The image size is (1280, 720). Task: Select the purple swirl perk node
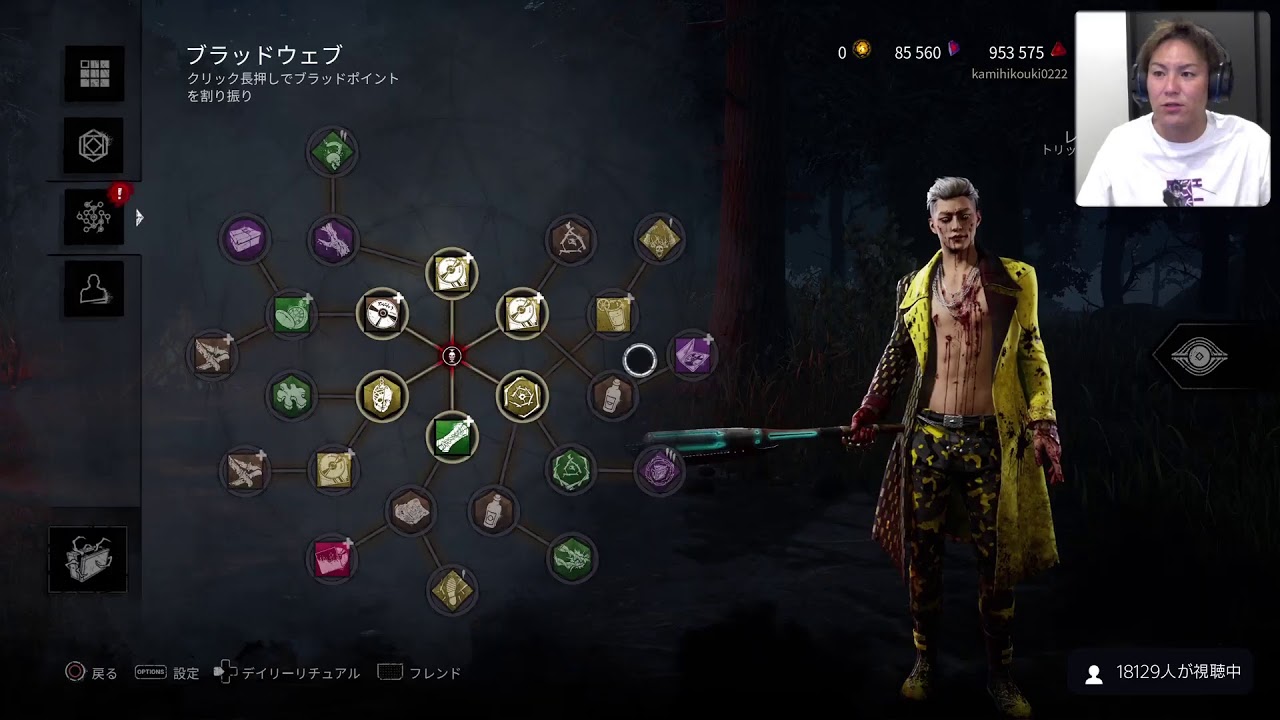[659, 471]
